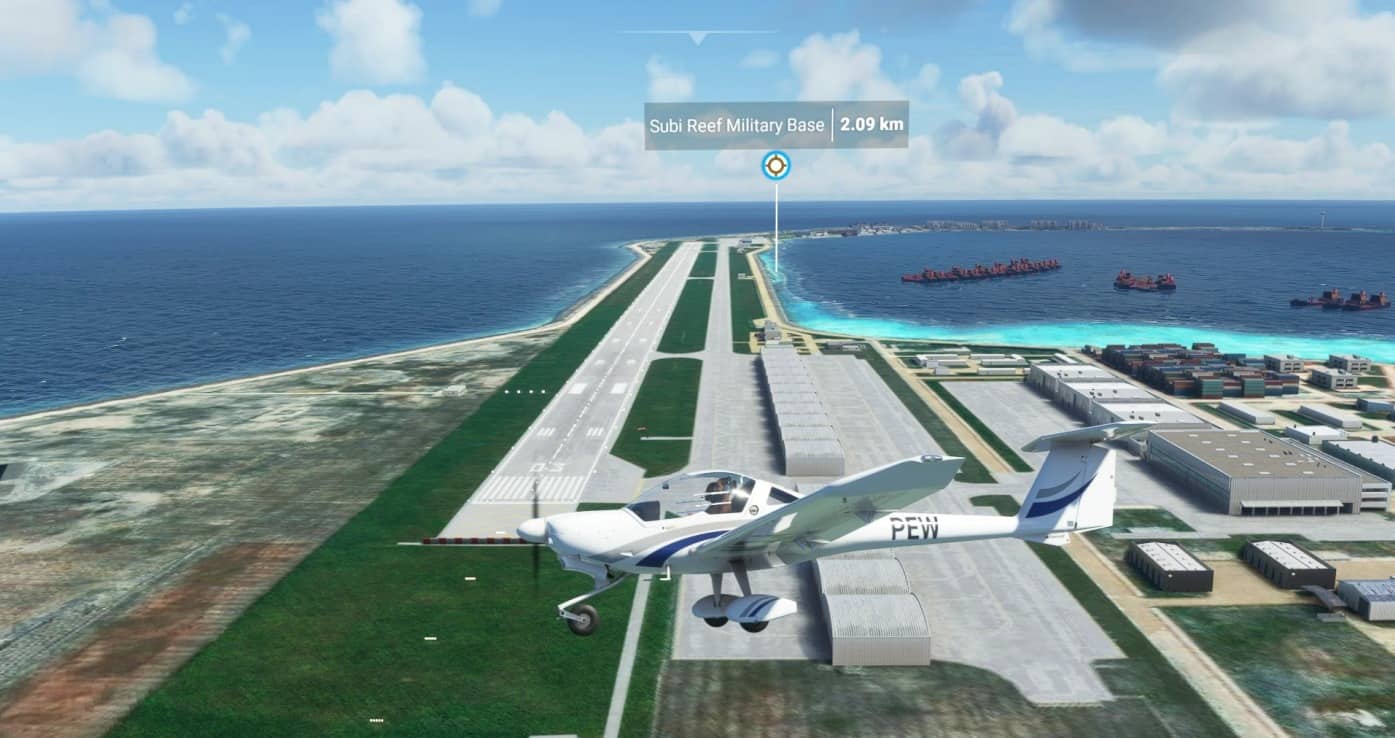Open the toolbar handle arrow at top
1395x738 pixels.
[697, 38]
